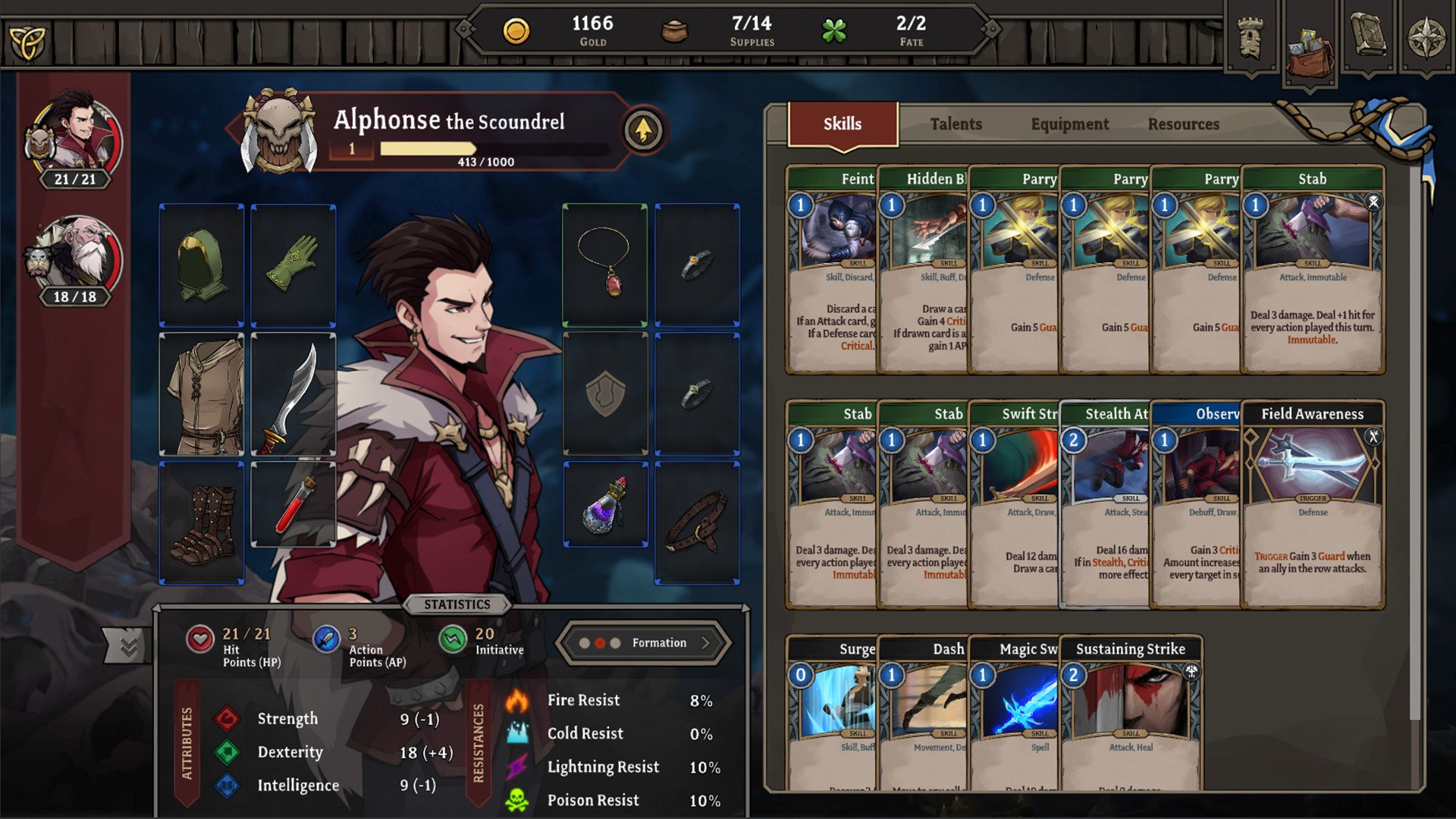
Task: Open the inventory bag icon
Action: 1310,47
